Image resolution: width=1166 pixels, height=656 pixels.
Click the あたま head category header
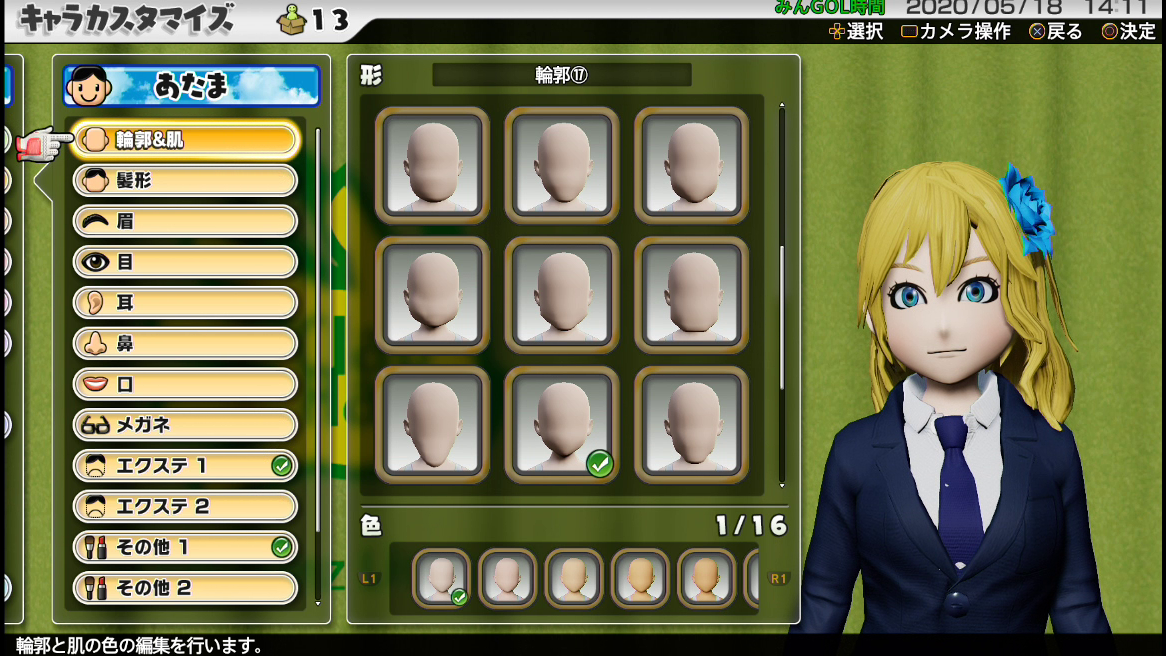pos(192,86)
